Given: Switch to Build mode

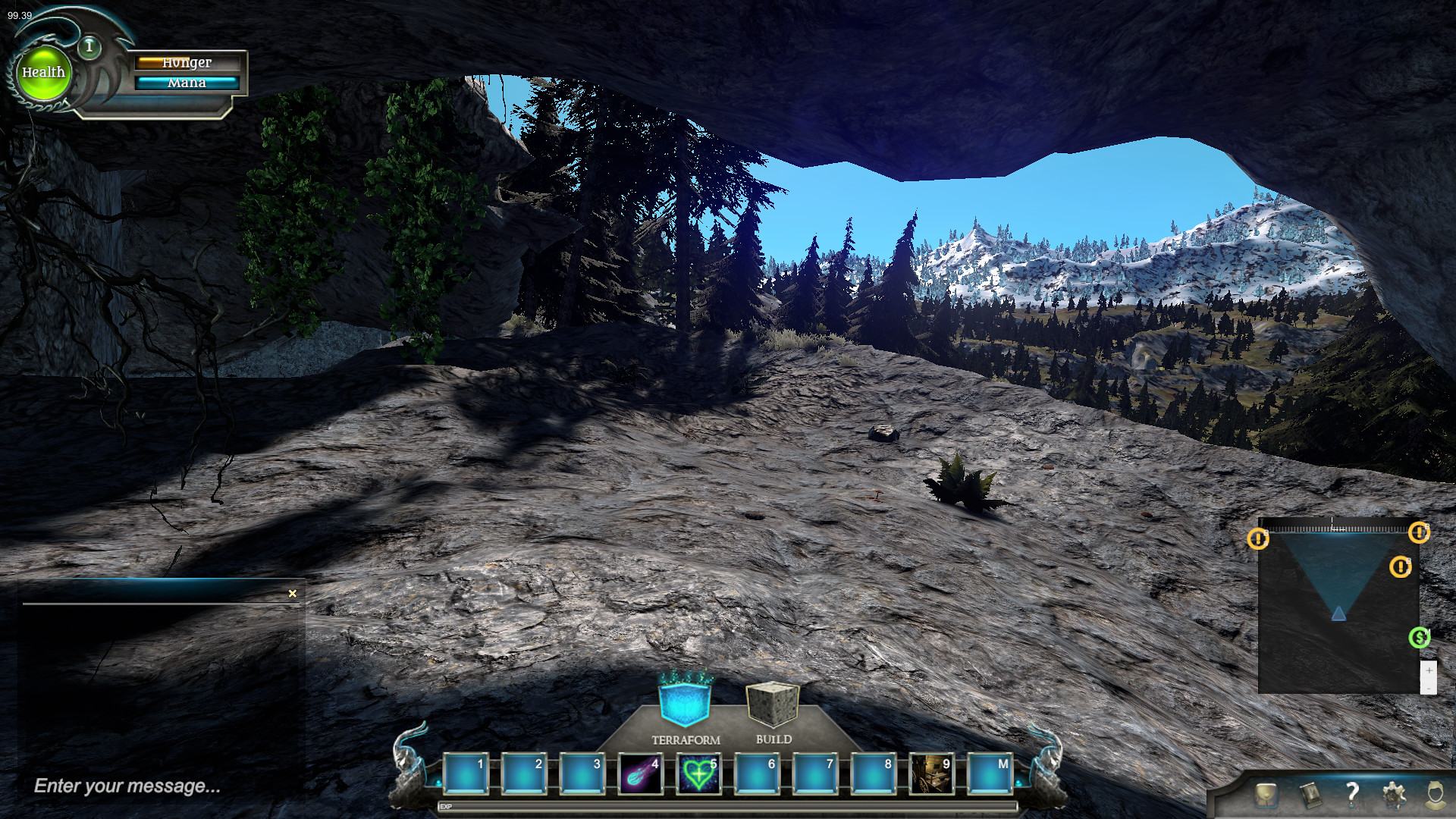Looking at the screenshot, I should point(773,704).
